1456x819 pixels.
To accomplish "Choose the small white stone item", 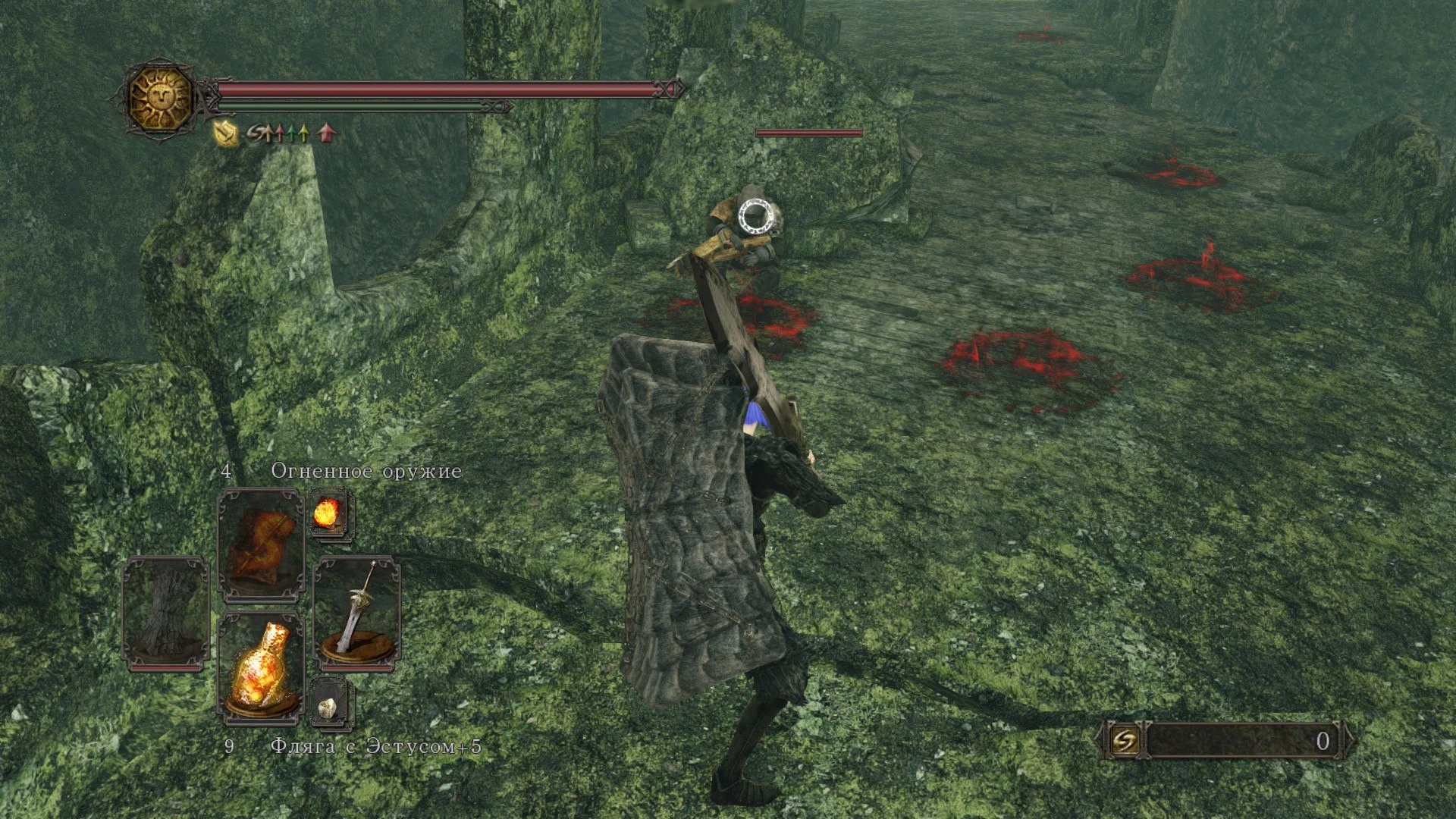I will coord(329,705).
